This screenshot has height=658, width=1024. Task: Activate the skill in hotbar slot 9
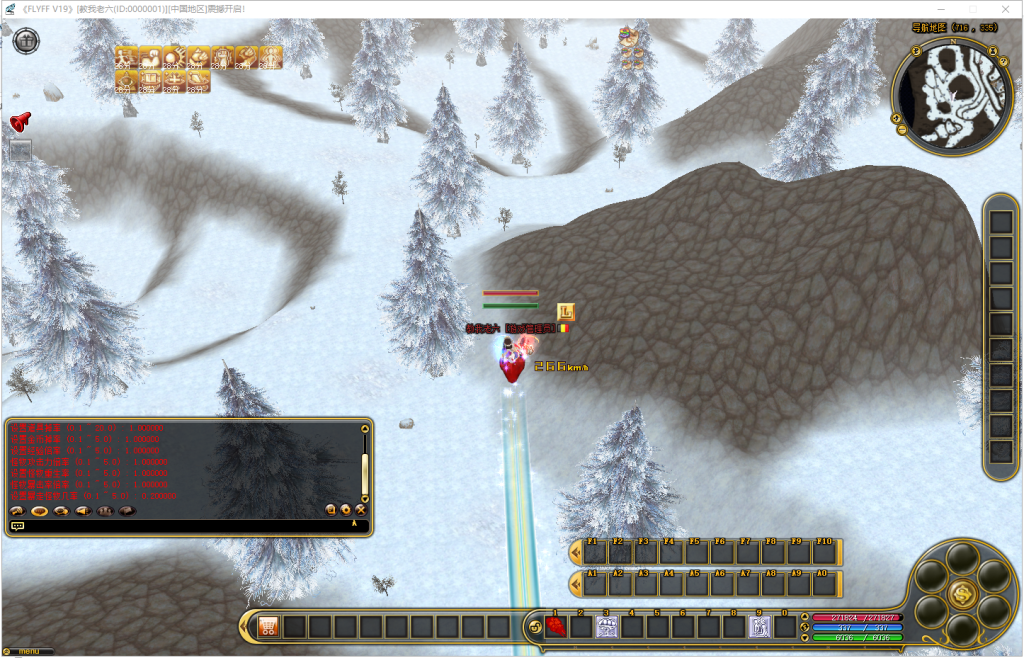pos(761,627)
